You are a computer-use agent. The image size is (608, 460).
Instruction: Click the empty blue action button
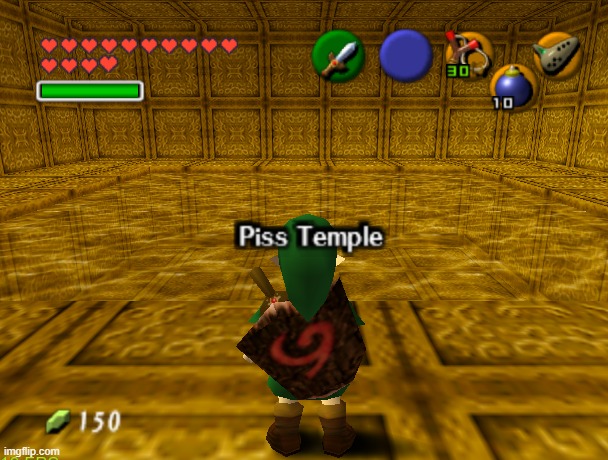point(405,54)
